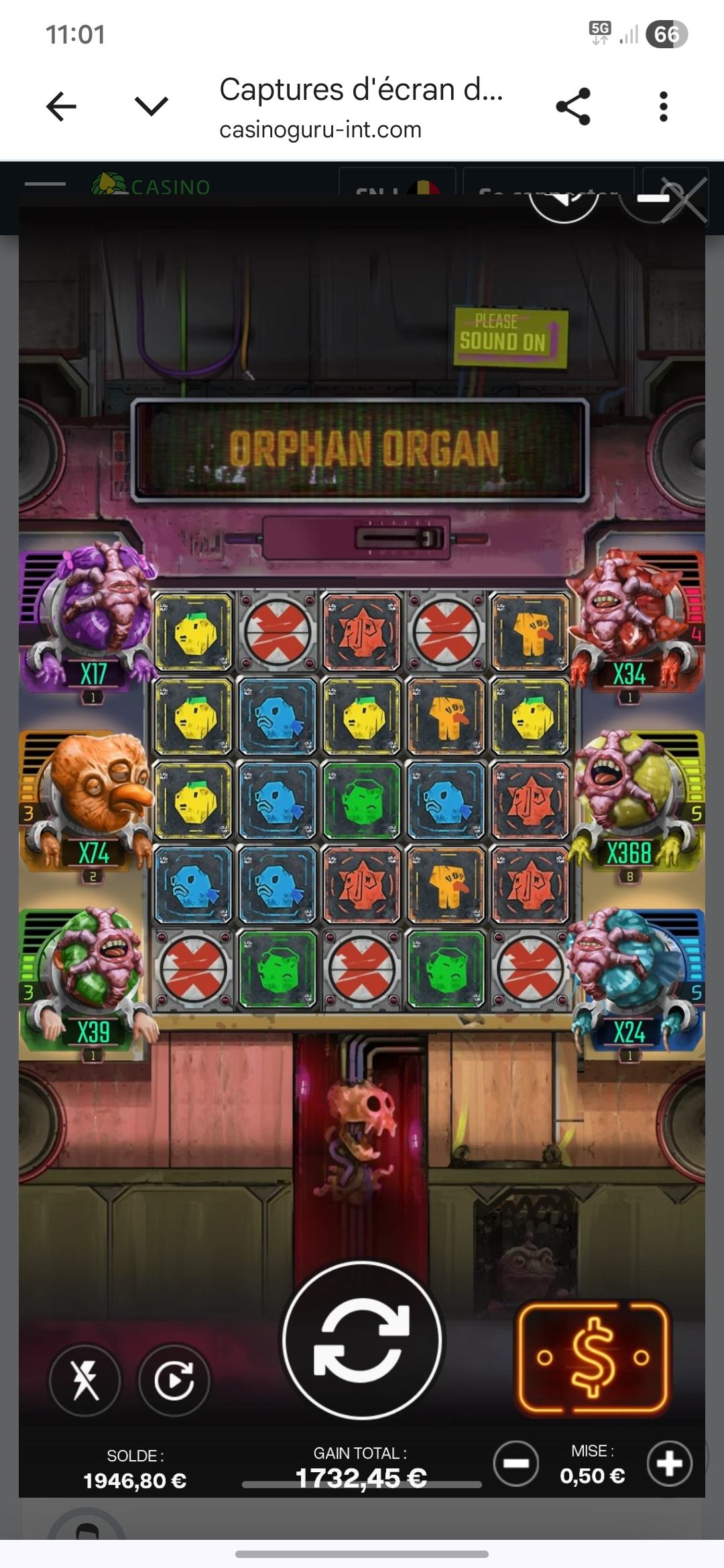
Task: Share the page via the share icon
Action: pyautogui.click(x=573, y=107)
